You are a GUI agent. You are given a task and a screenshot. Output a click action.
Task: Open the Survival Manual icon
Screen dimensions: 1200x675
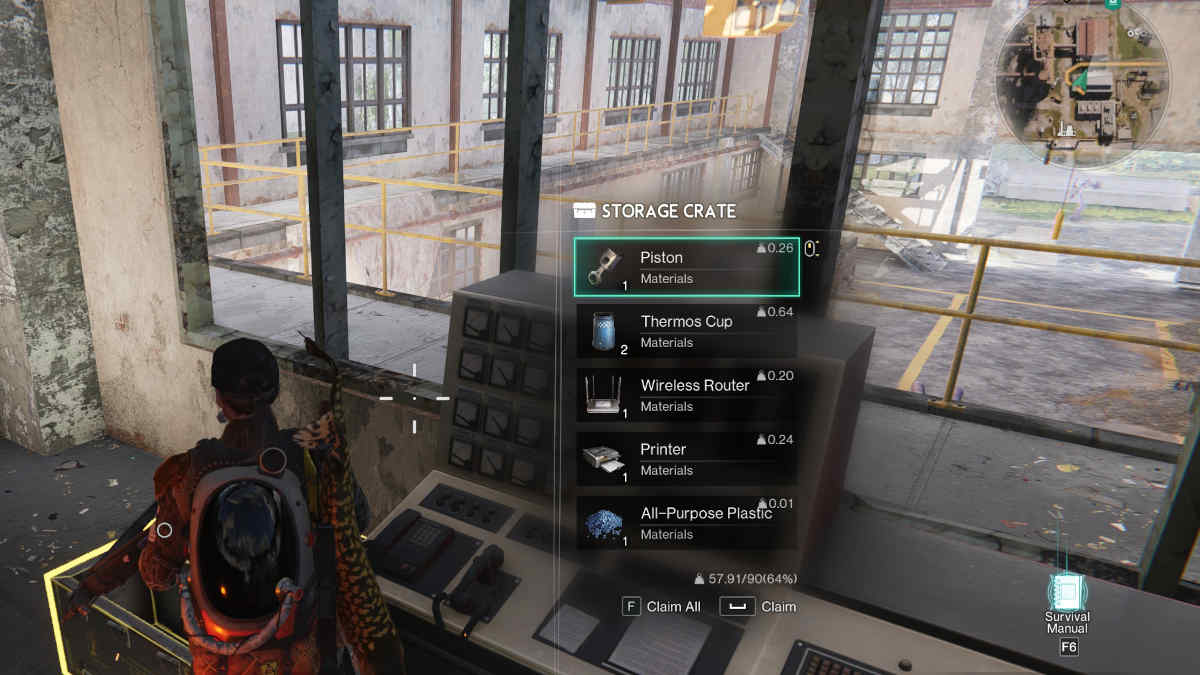tap(1067, 593)
